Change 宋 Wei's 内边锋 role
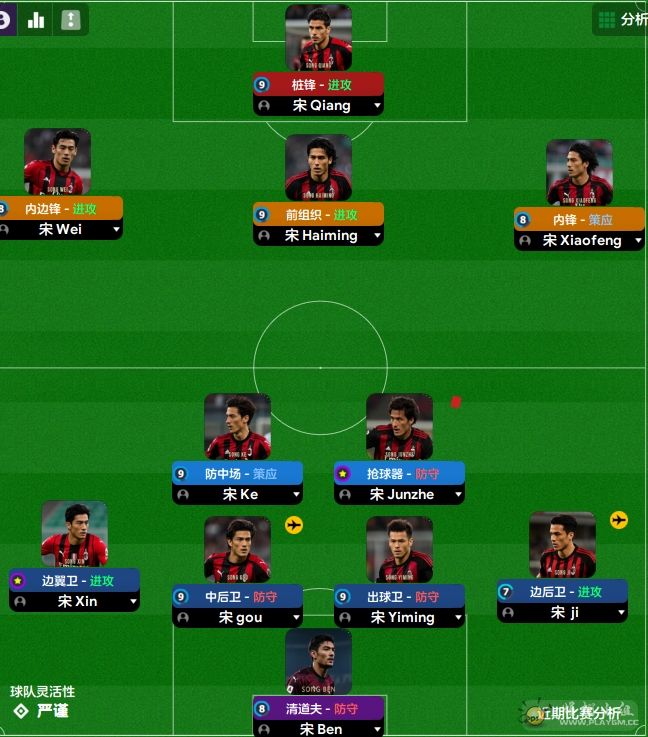This screenshot has height=737, width=648. pyautogui.click(x=61, y=209)
